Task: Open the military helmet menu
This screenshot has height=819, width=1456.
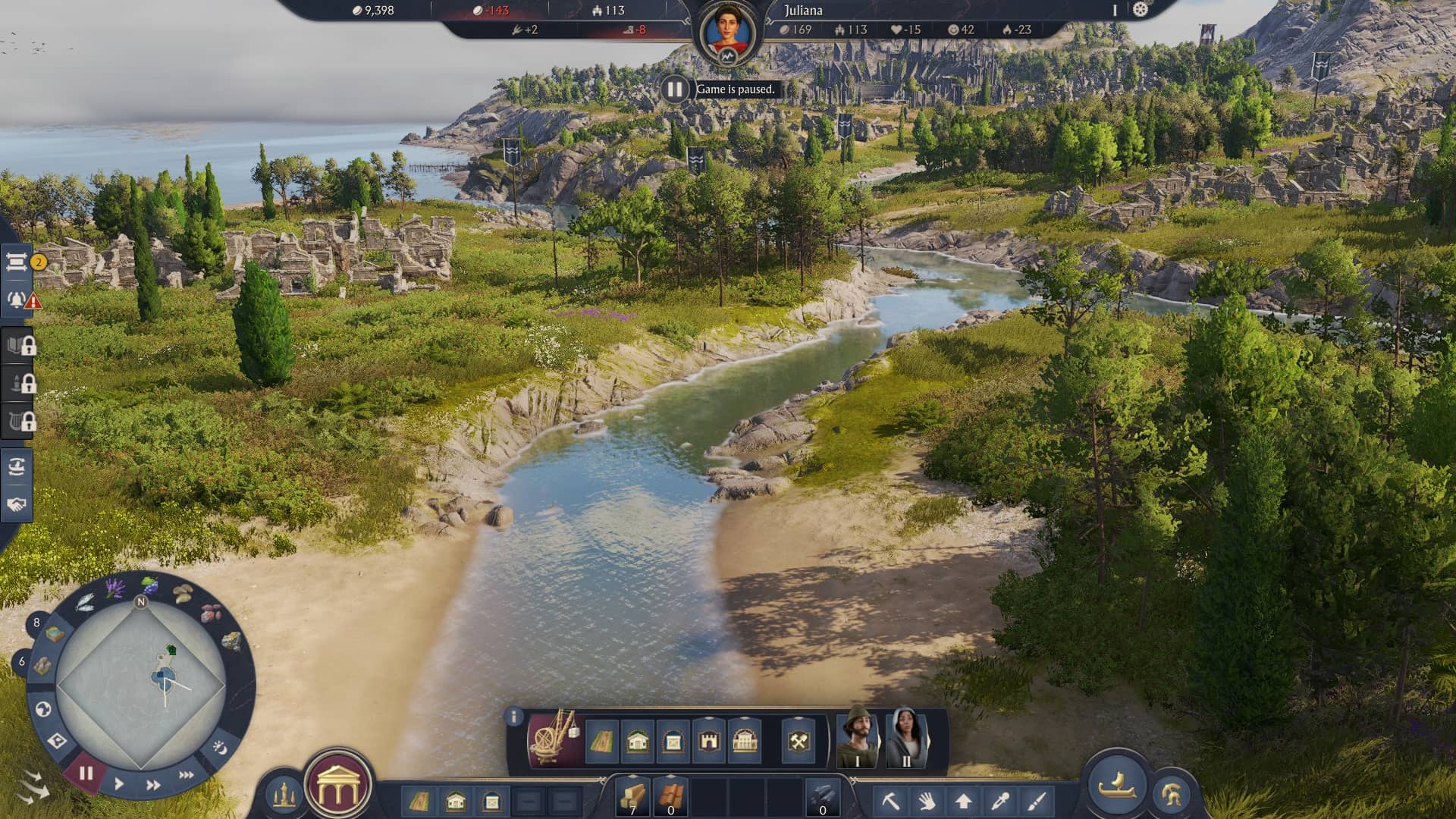Action: pyautogui.click(x=1170, y=795)
